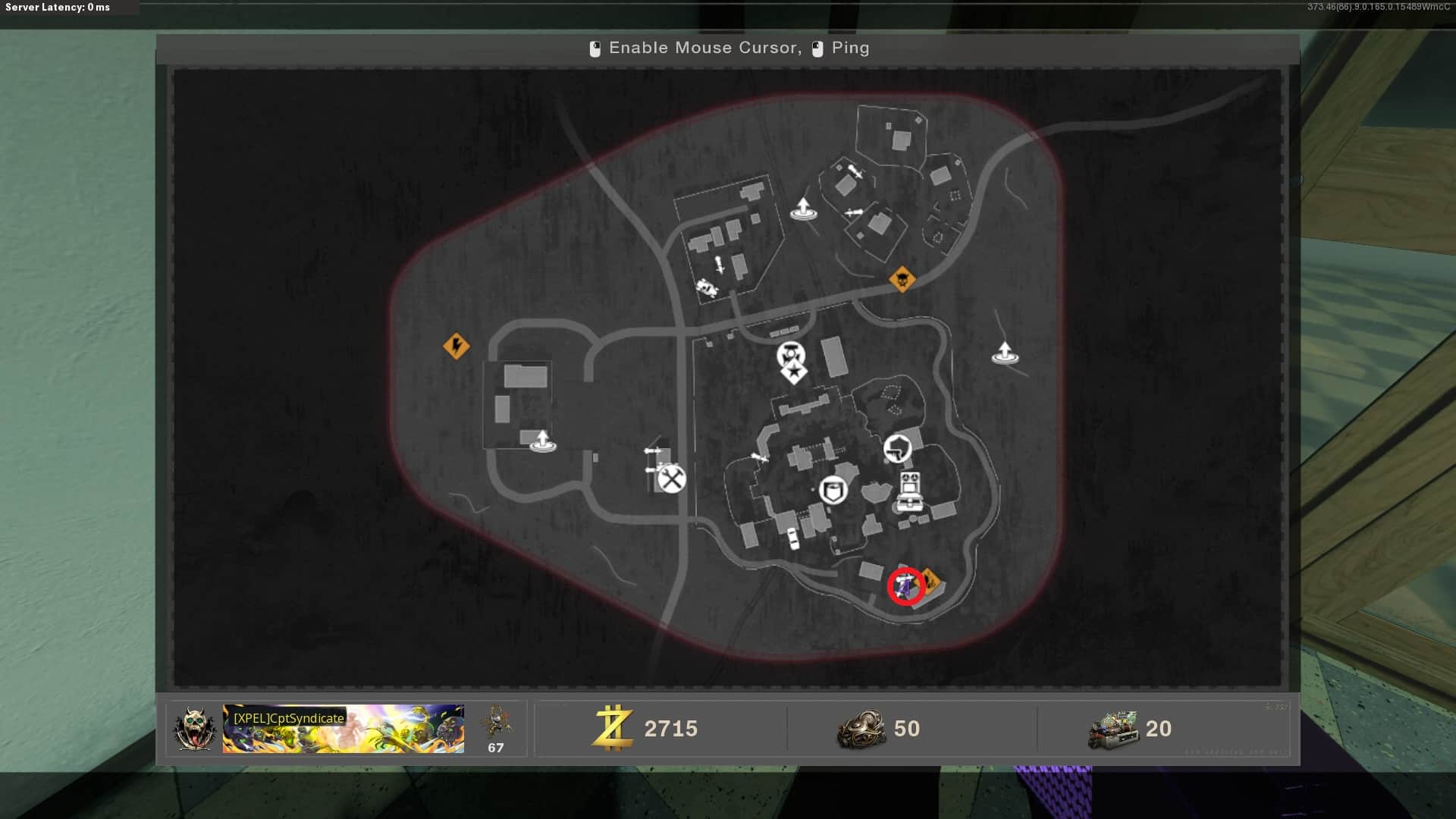Click the skull player emblem
Image resolution: width=1456 pixels, height=819 pixels.
[194, 729]
